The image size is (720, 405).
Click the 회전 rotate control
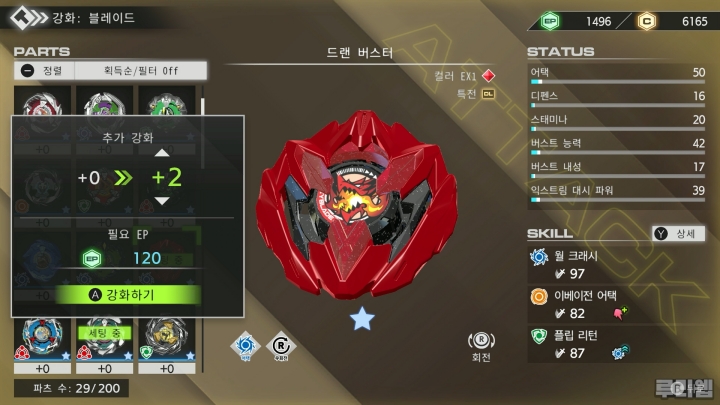[482, 346]
